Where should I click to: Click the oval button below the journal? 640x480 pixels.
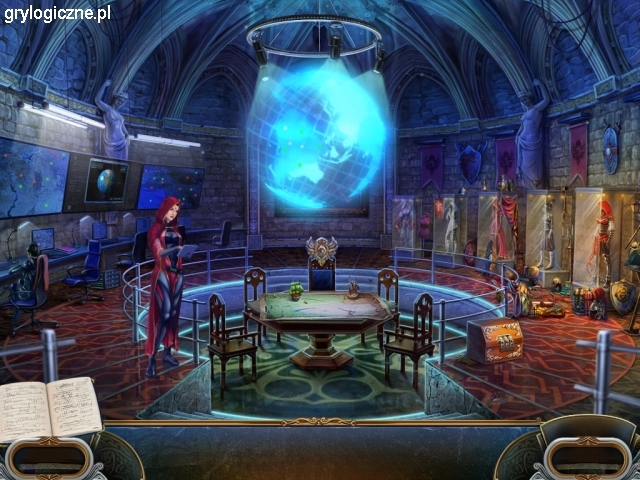point(46,458)
